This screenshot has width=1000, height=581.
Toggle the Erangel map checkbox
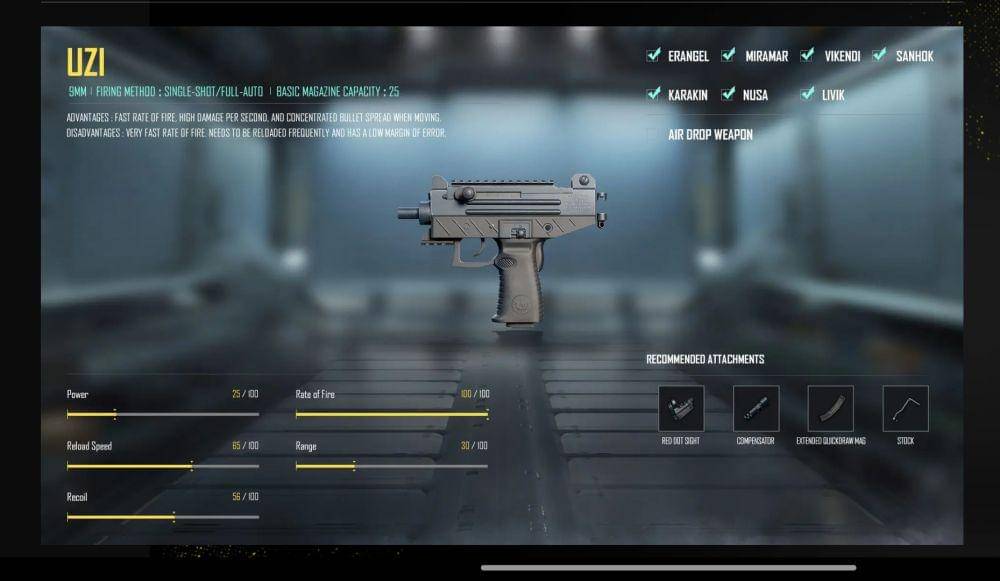click(654, 56)
